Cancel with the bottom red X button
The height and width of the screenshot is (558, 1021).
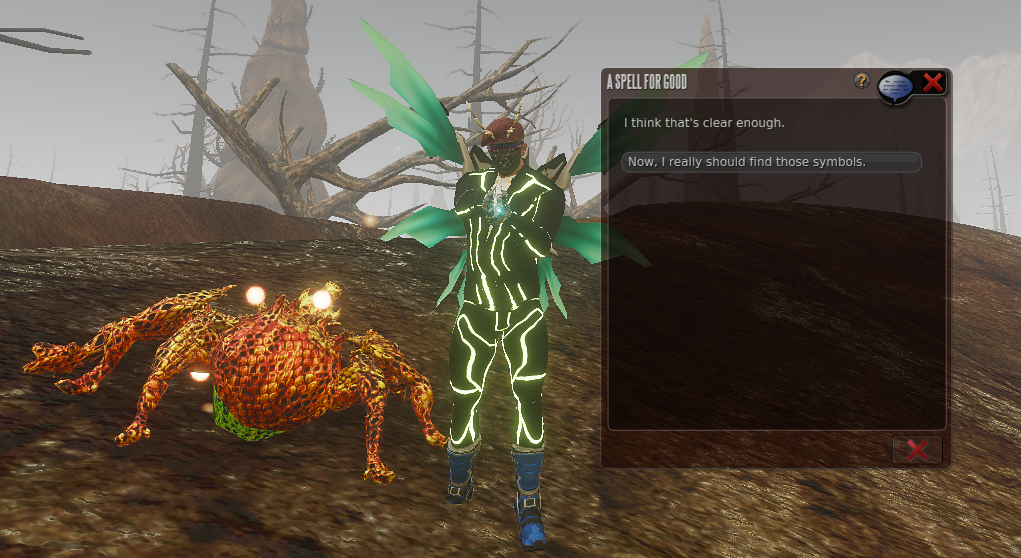pos(916,450)
